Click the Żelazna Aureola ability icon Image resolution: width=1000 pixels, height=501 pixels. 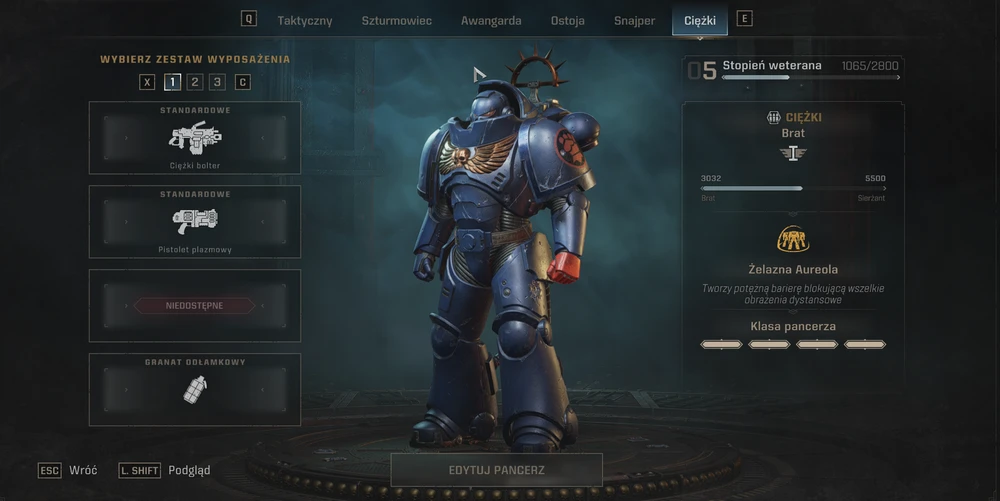tap(793, 239)
